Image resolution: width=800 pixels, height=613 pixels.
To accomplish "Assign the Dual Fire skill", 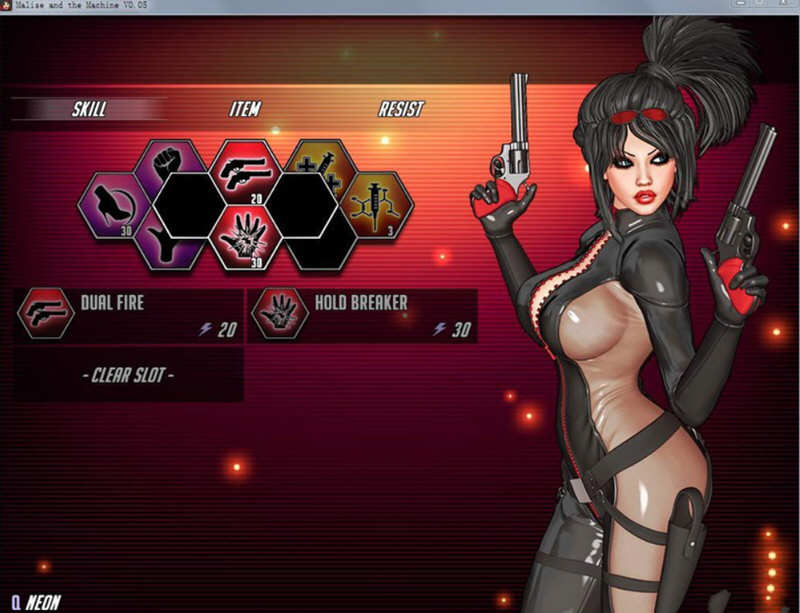I will [x=129, y=315].
